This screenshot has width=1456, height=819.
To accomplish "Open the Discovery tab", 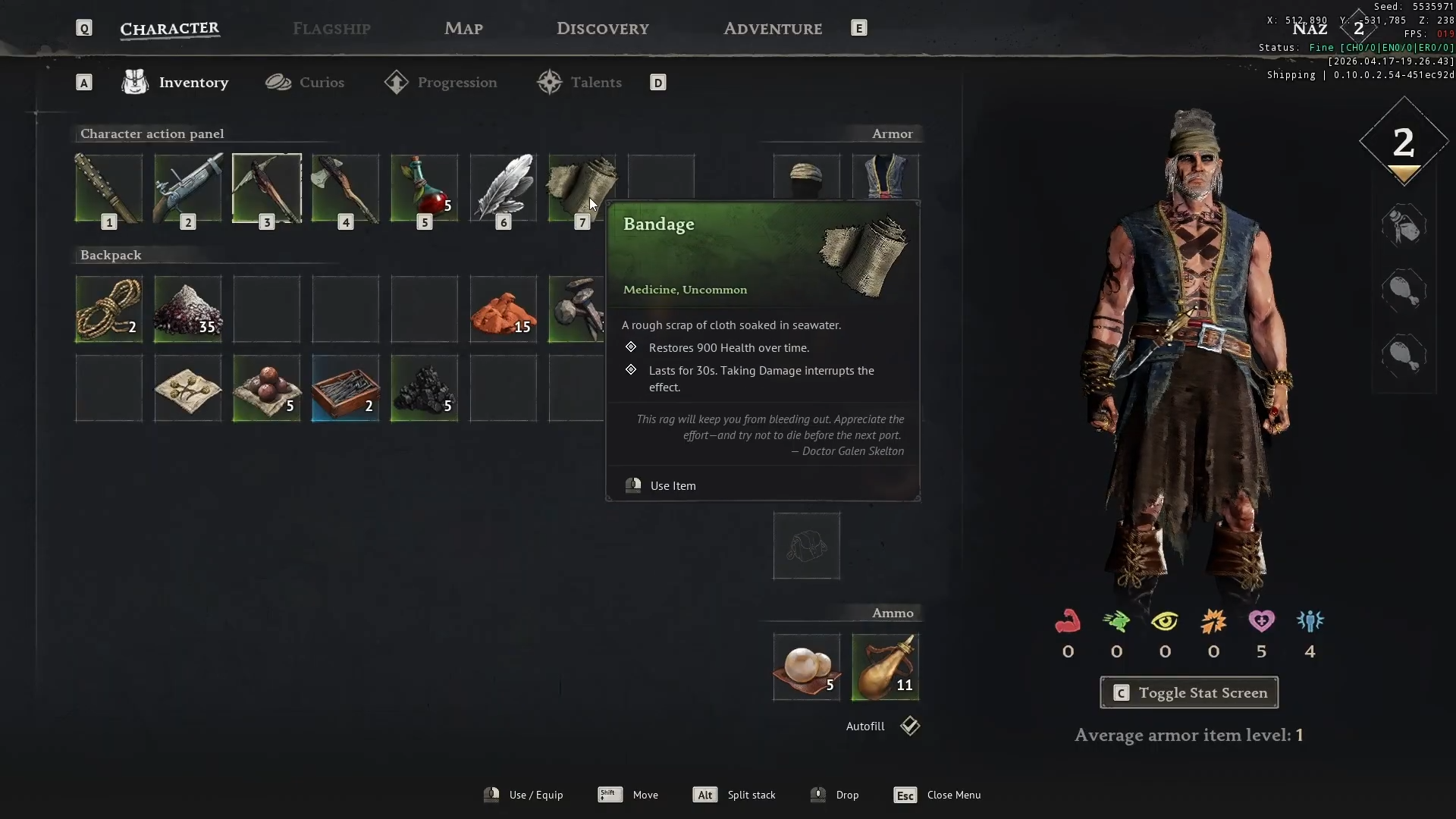I will (602, 29).
